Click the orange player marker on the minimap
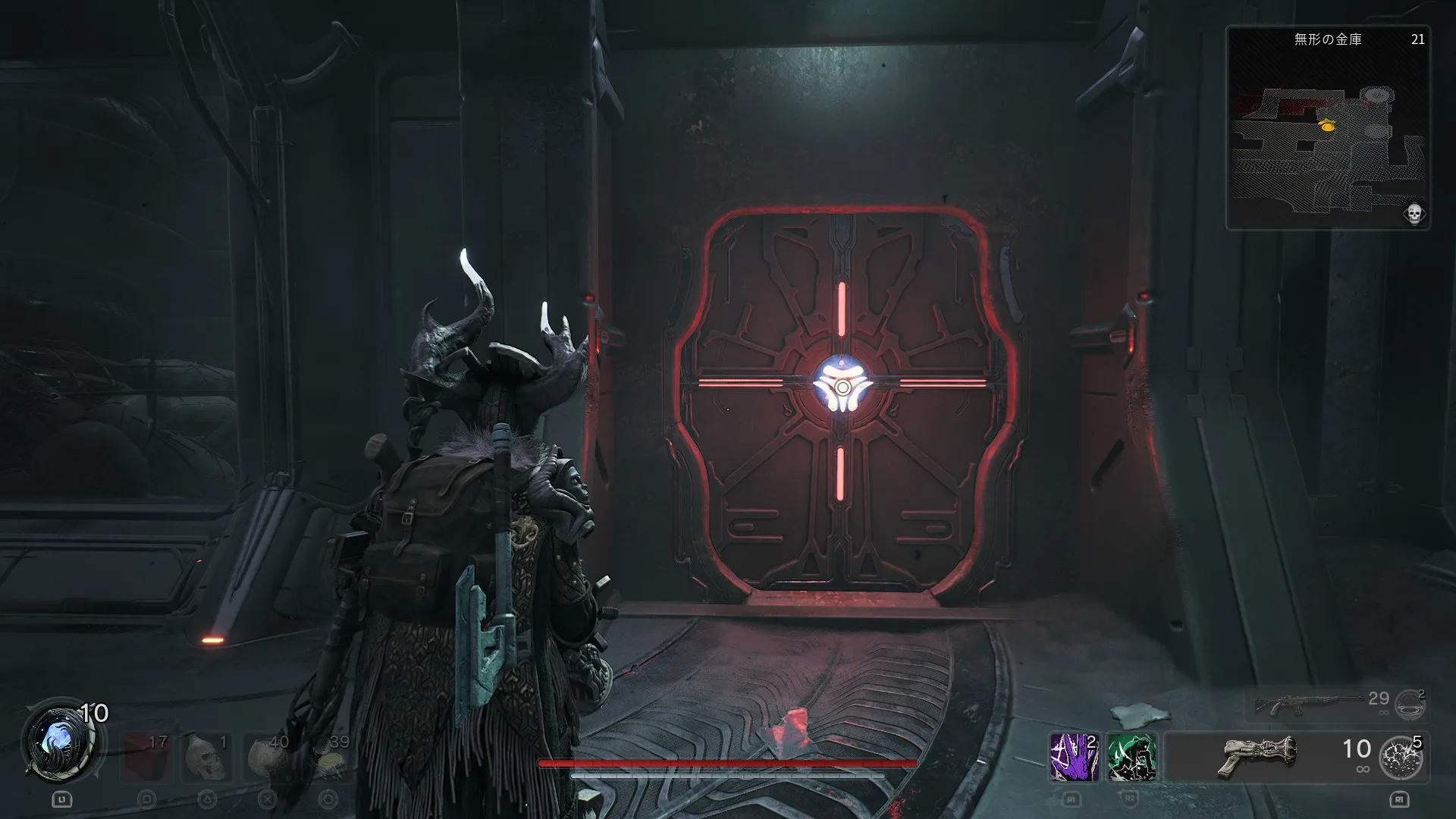1456x819 pixels. [x=1327, y=127]
